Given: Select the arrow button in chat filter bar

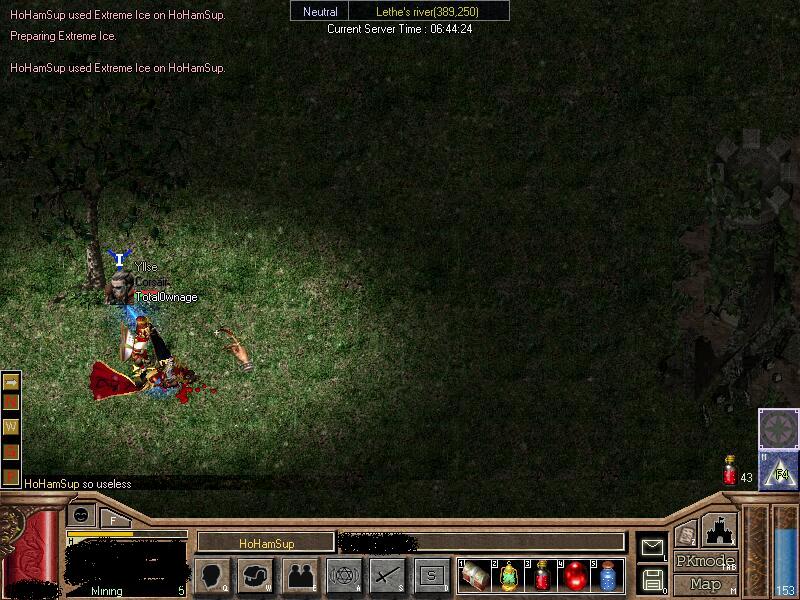Looking at the screenshot, I should 12,381.
